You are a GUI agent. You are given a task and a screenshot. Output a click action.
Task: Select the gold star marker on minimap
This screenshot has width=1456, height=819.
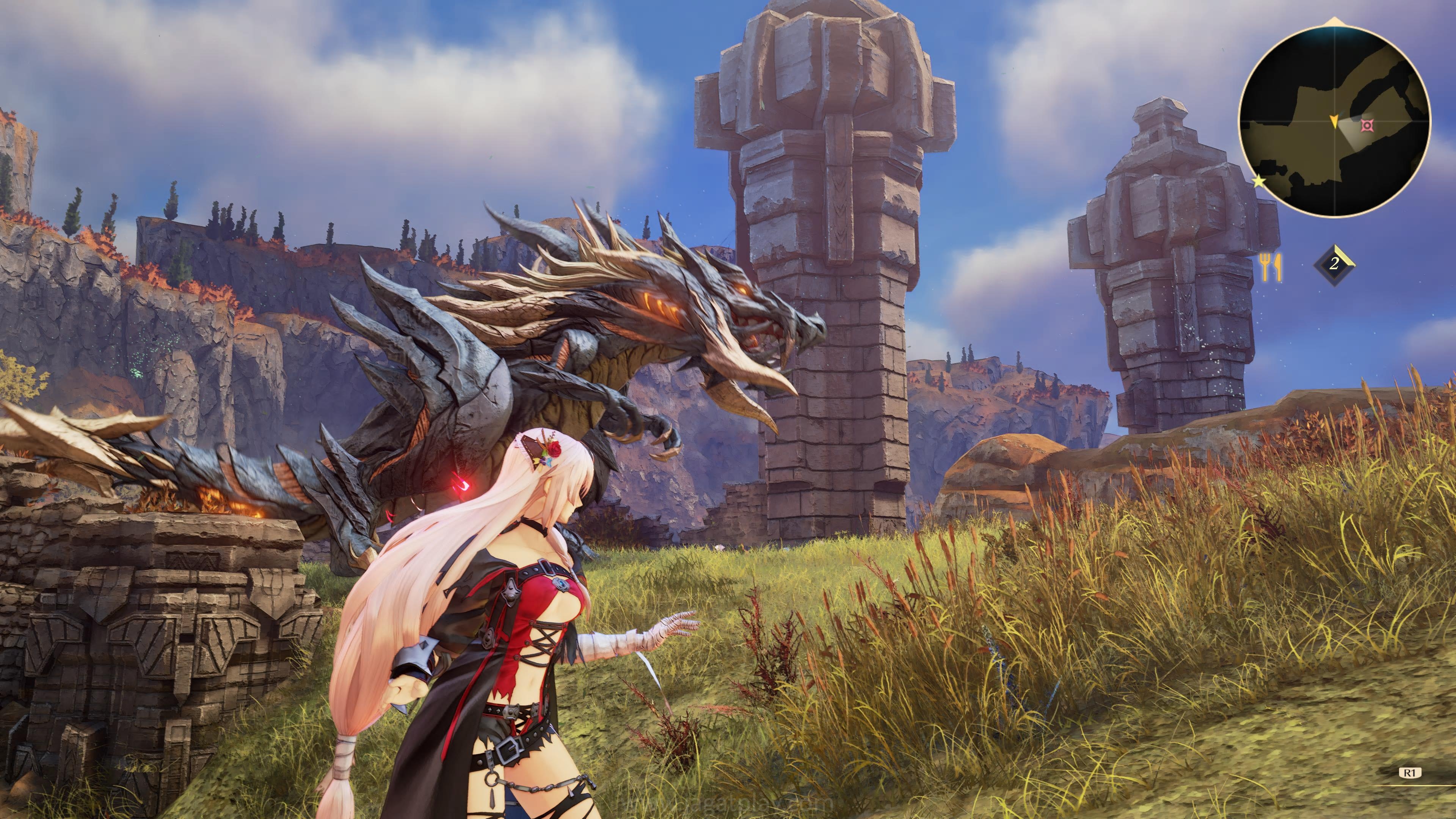tap(1259, 182)
